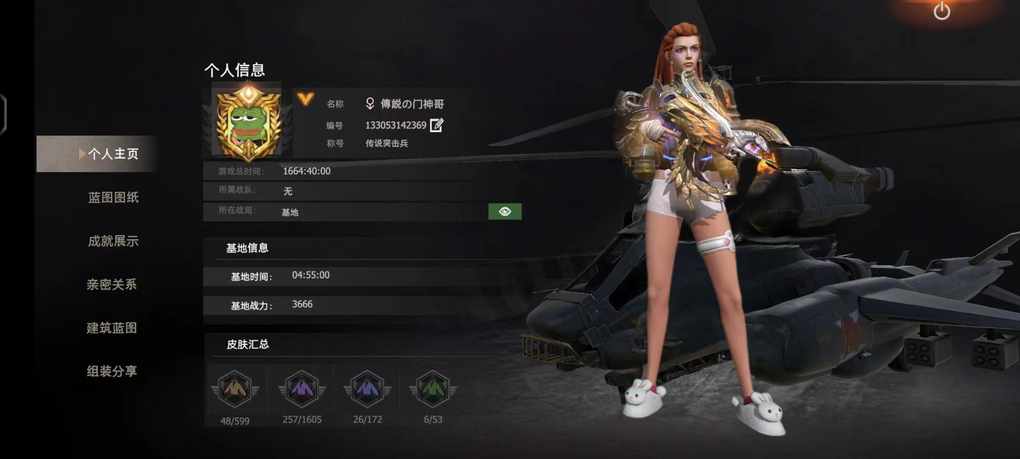Open the 组装分享 tab
This screenshot has height=459, width=1020.
tap(111, 371)
